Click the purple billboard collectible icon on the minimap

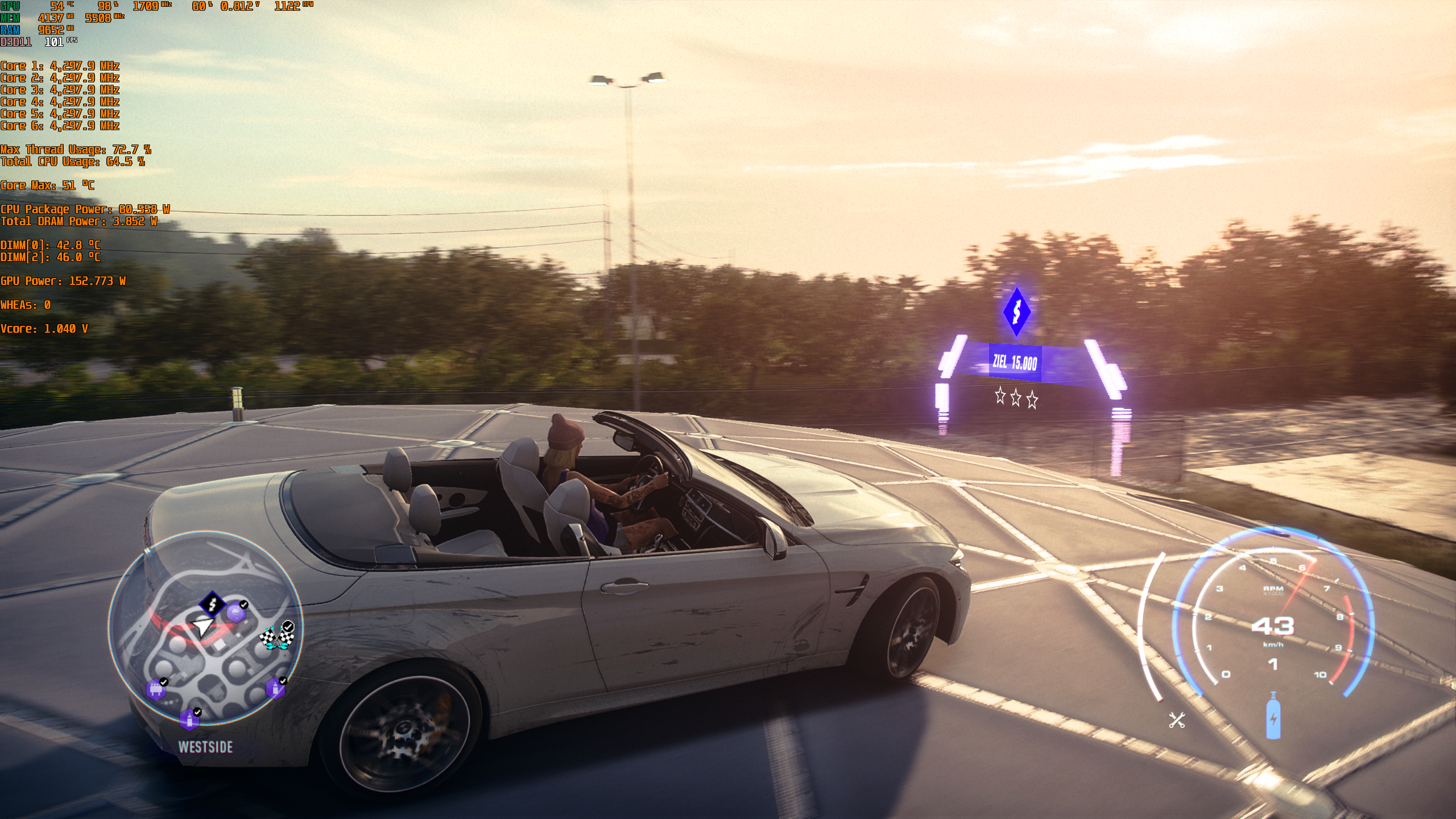click(157, 690)
